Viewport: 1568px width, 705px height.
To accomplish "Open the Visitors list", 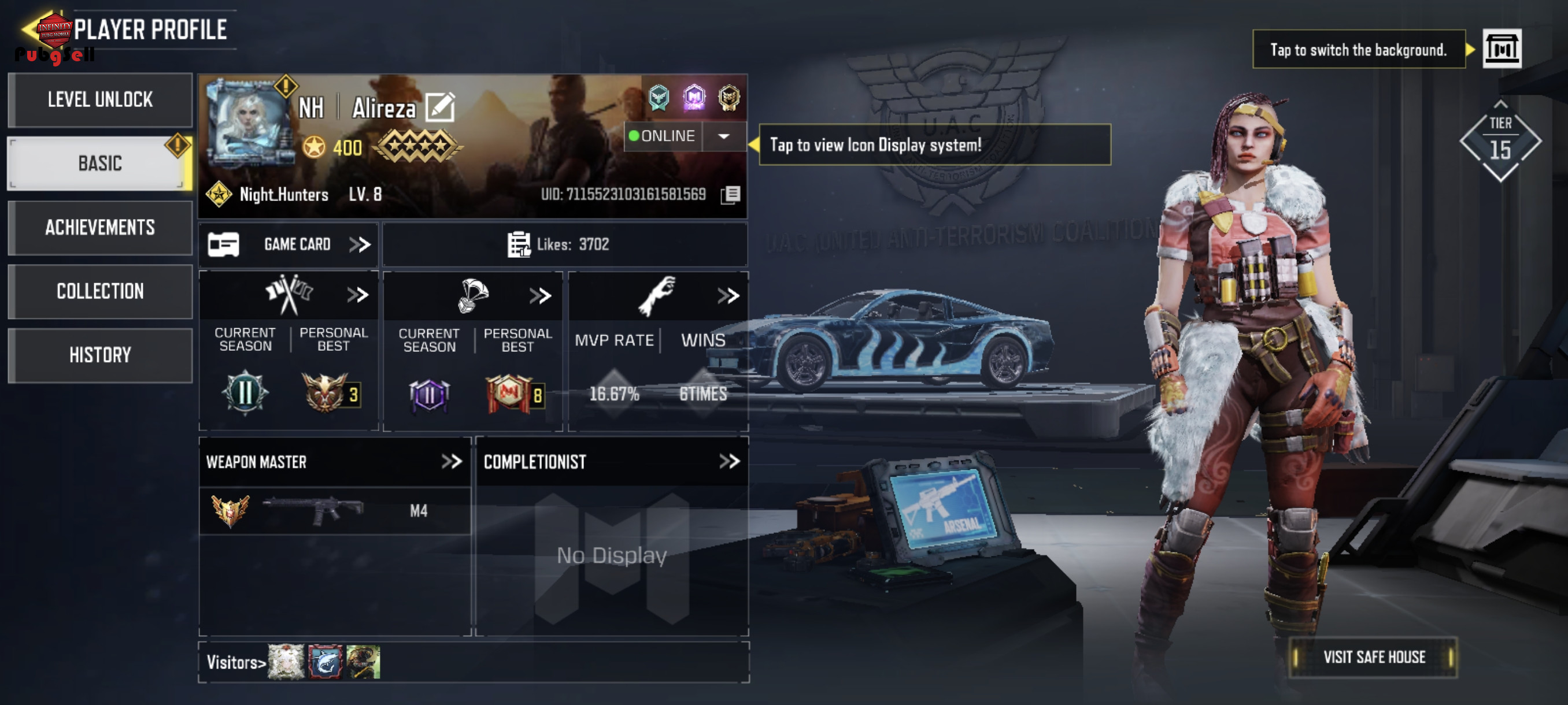I will [x=235, y=662].
